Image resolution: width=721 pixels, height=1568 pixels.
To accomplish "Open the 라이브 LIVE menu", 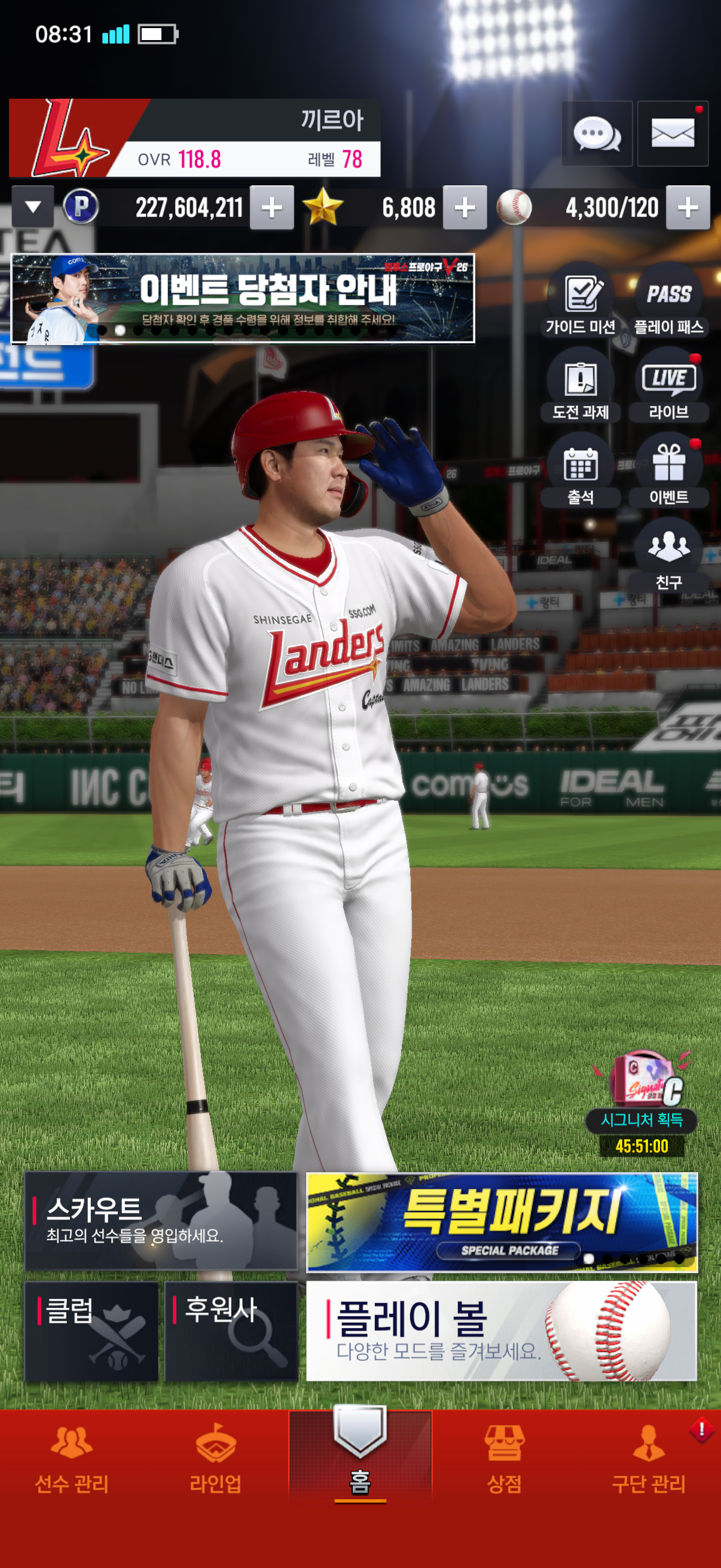I will (668, 385).
